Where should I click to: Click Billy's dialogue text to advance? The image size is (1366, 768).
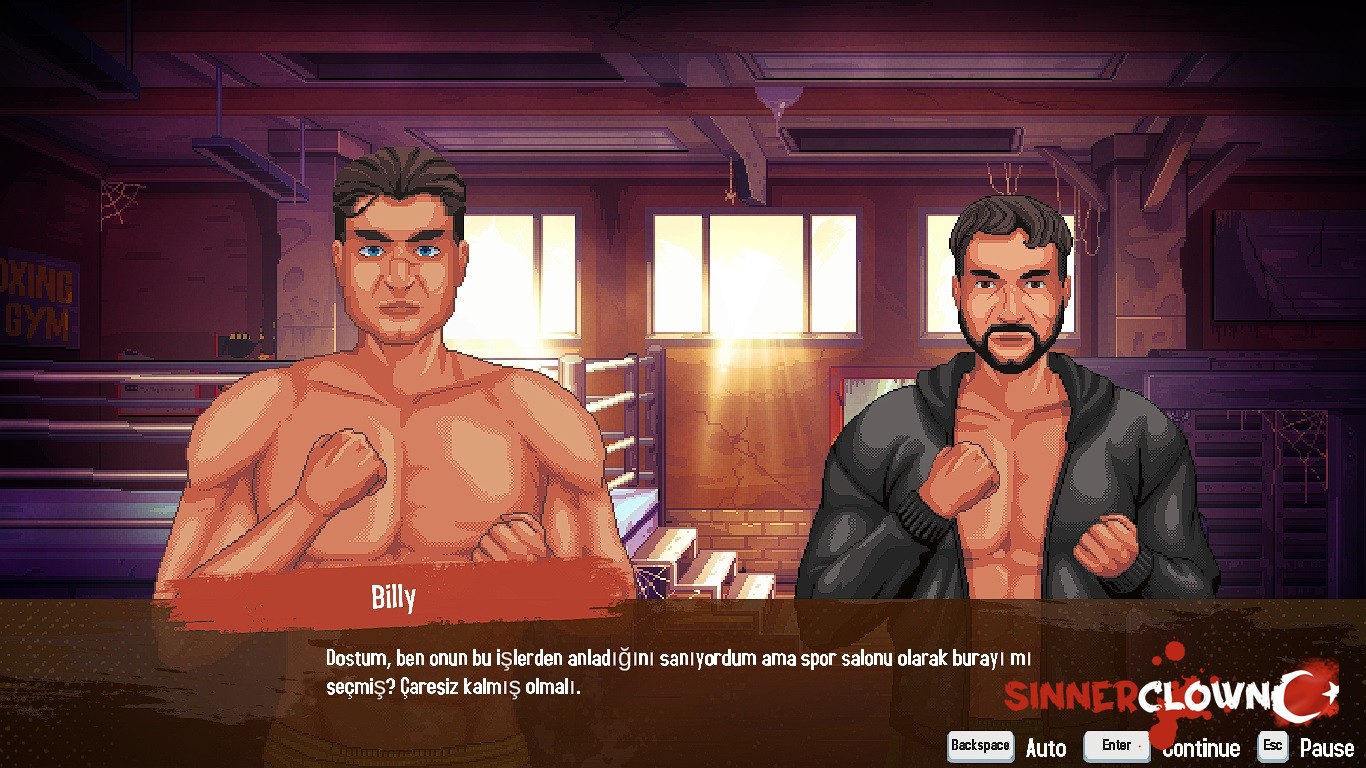click(678, 672)
